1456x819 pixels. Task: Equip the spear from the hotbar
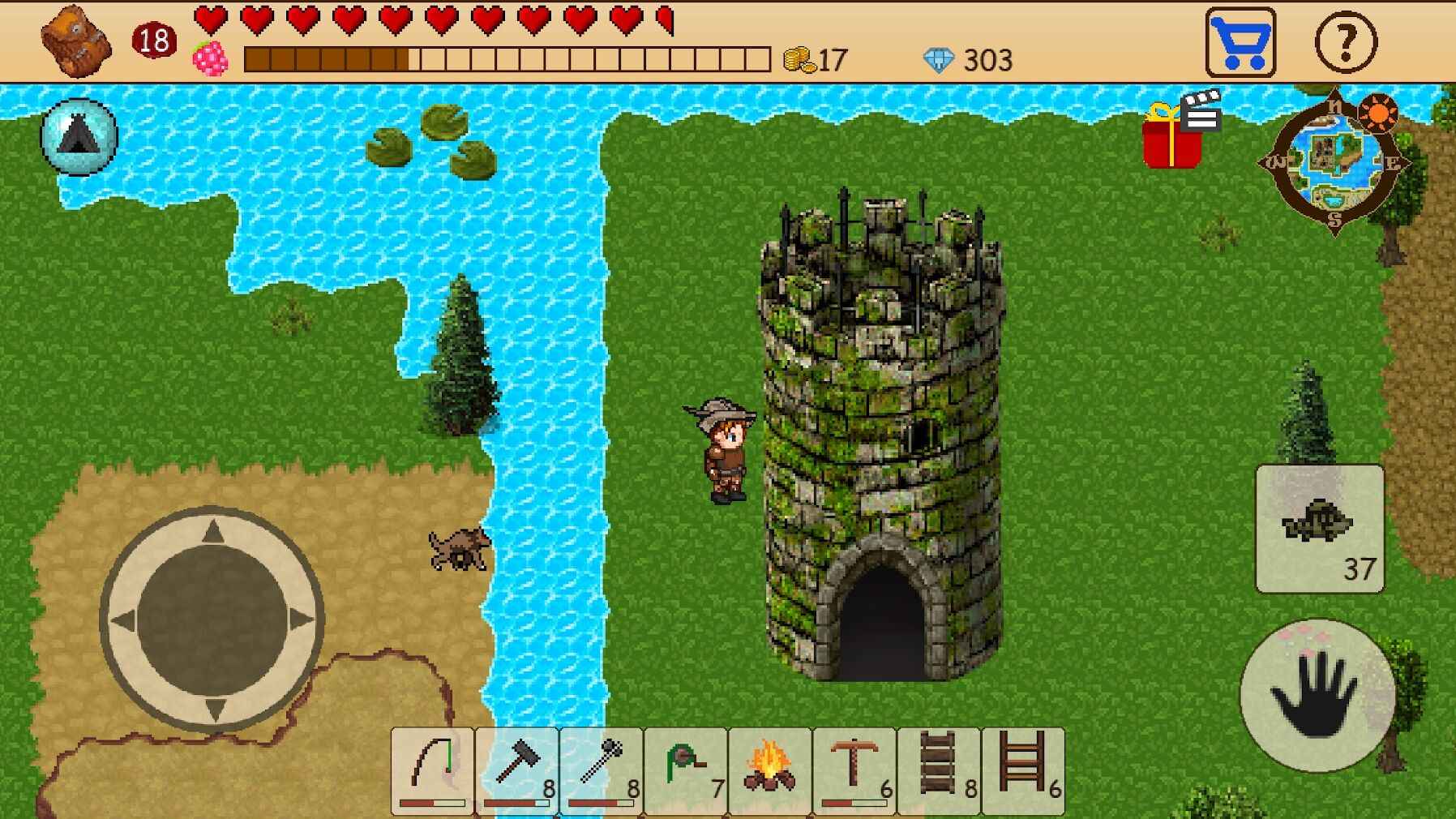point(600,770)
